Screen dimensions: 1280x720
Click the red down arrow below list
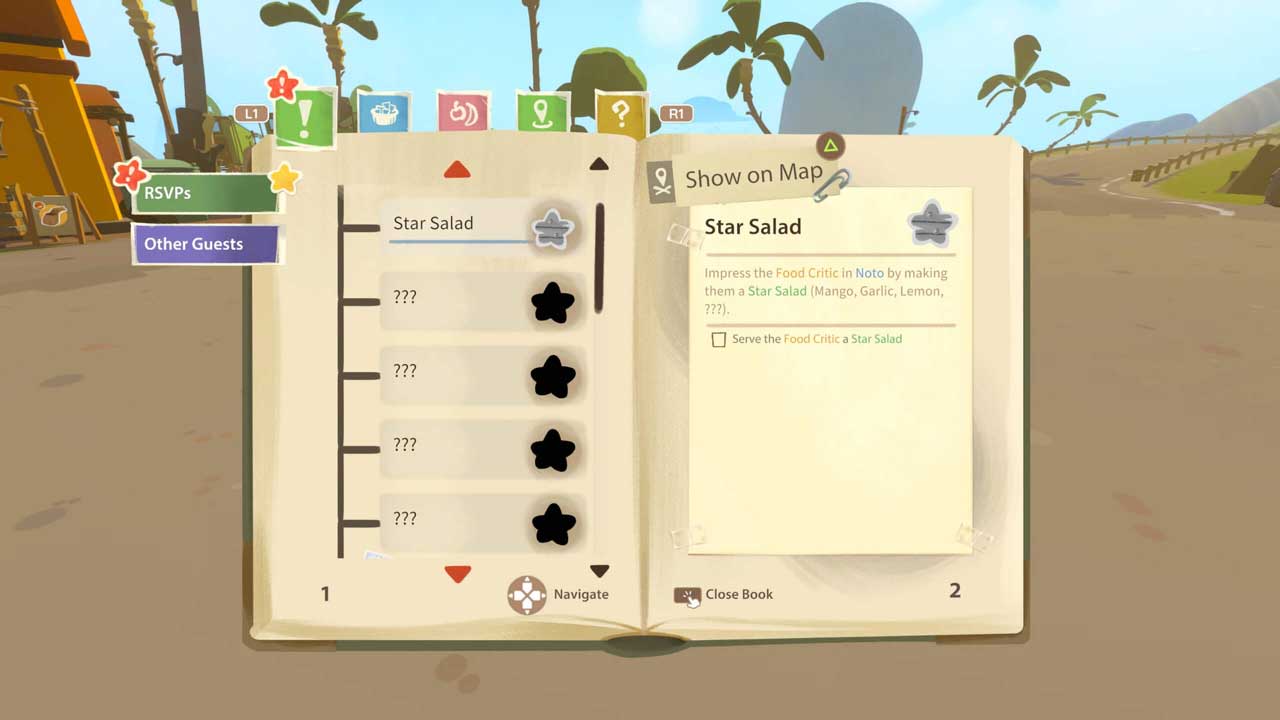click(457, 574)
